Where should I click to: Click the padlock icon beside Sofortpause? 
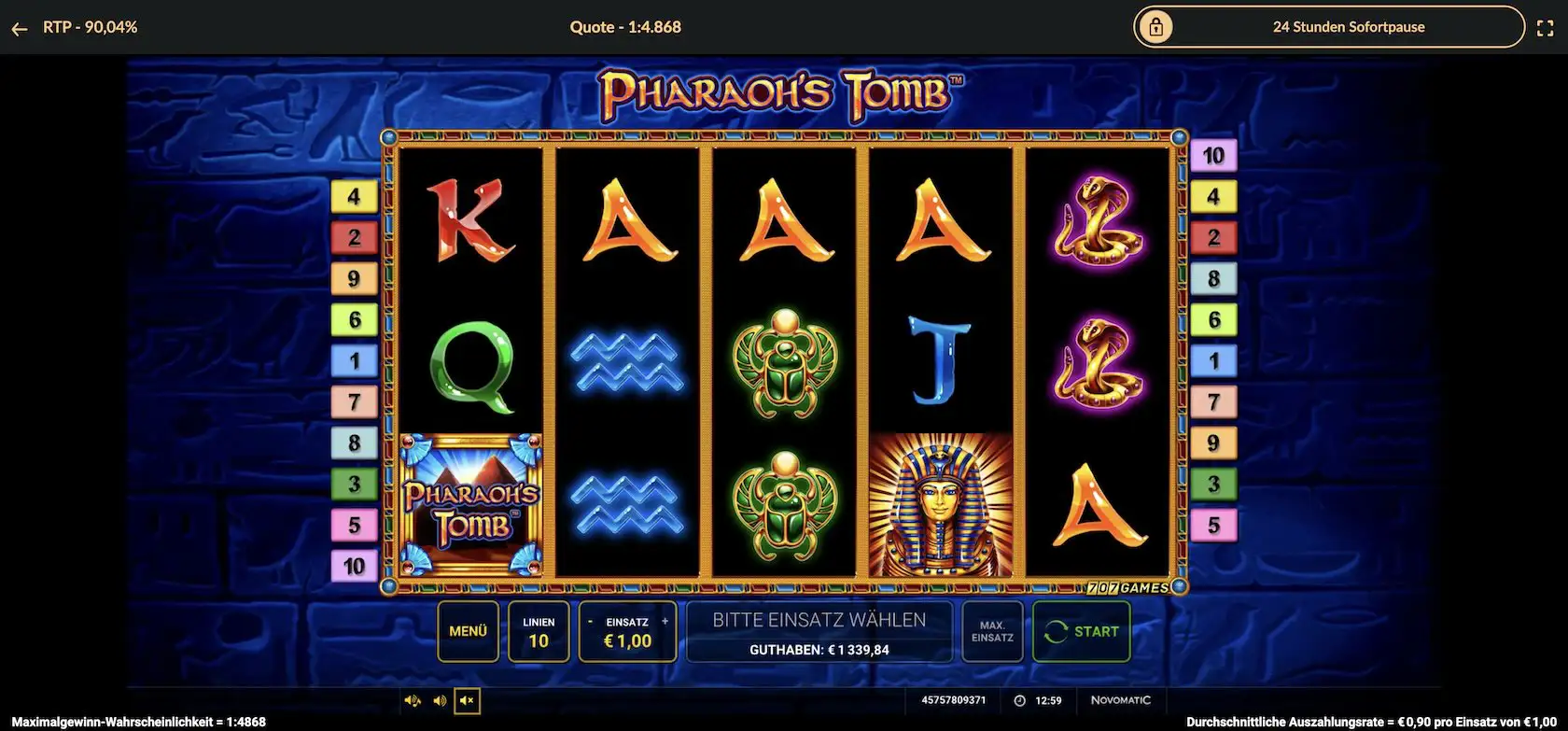pos(1157,27)
